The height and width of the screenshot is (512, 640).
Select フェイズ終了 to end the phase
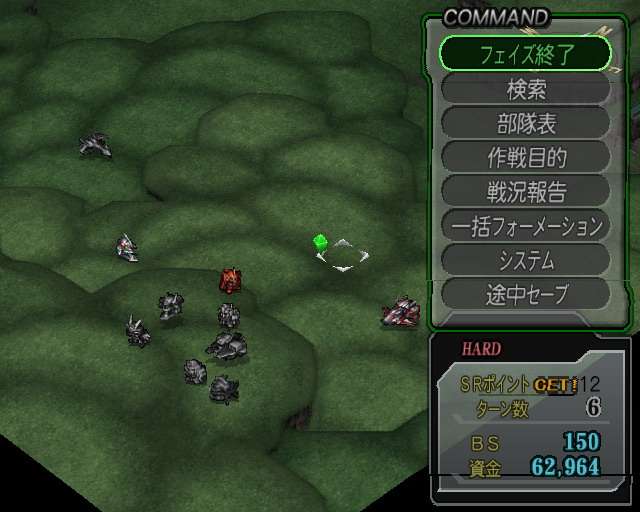[x=525, y=53]
